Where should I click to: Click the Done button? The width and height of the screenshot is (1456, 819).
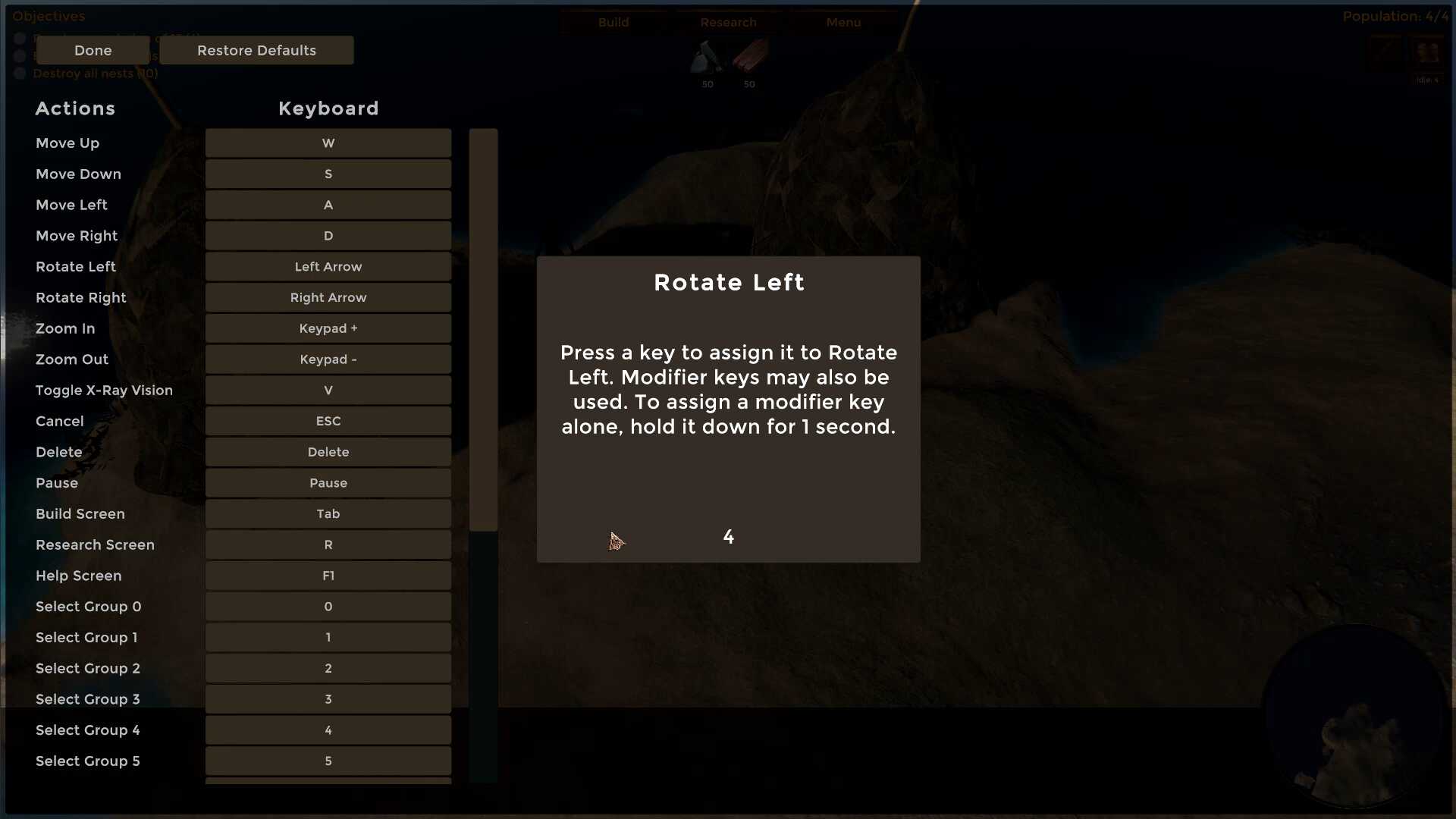click(93, 50)
